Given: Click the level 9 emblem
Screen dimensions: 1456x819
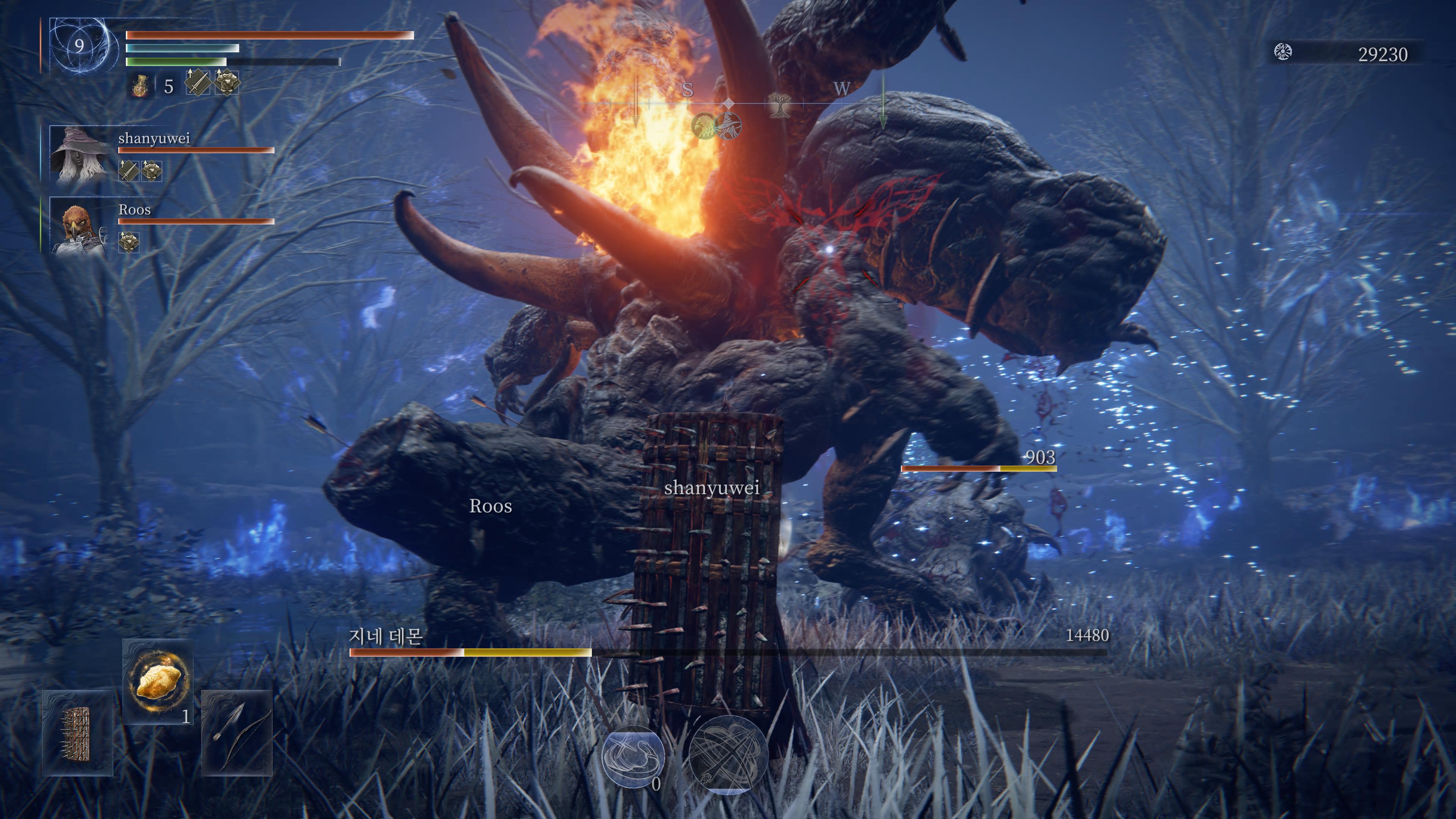Looking at the screenshot, I should click(x=80, y=46).
